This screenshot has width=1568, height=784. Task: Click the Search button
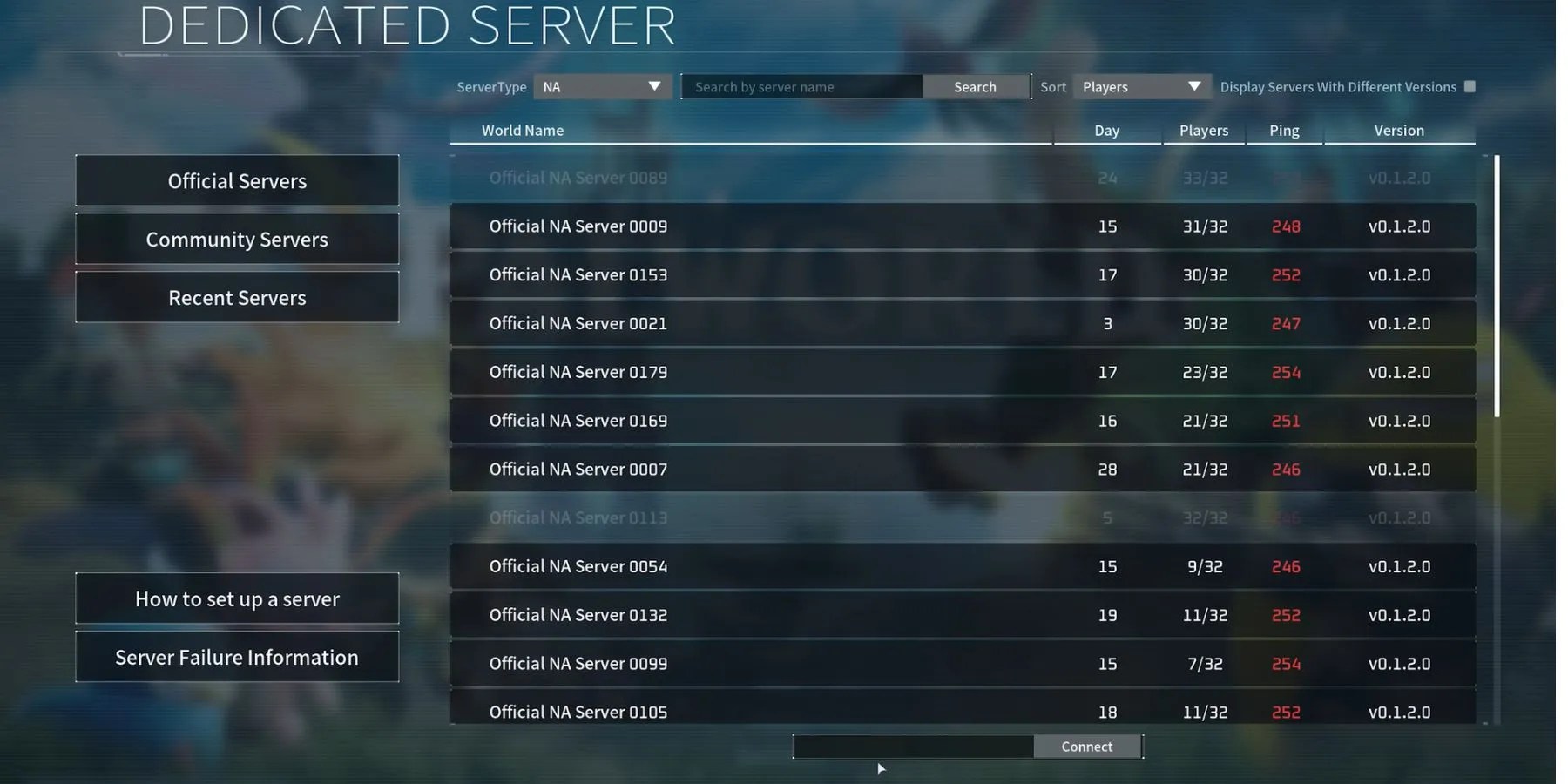(974, 86)
